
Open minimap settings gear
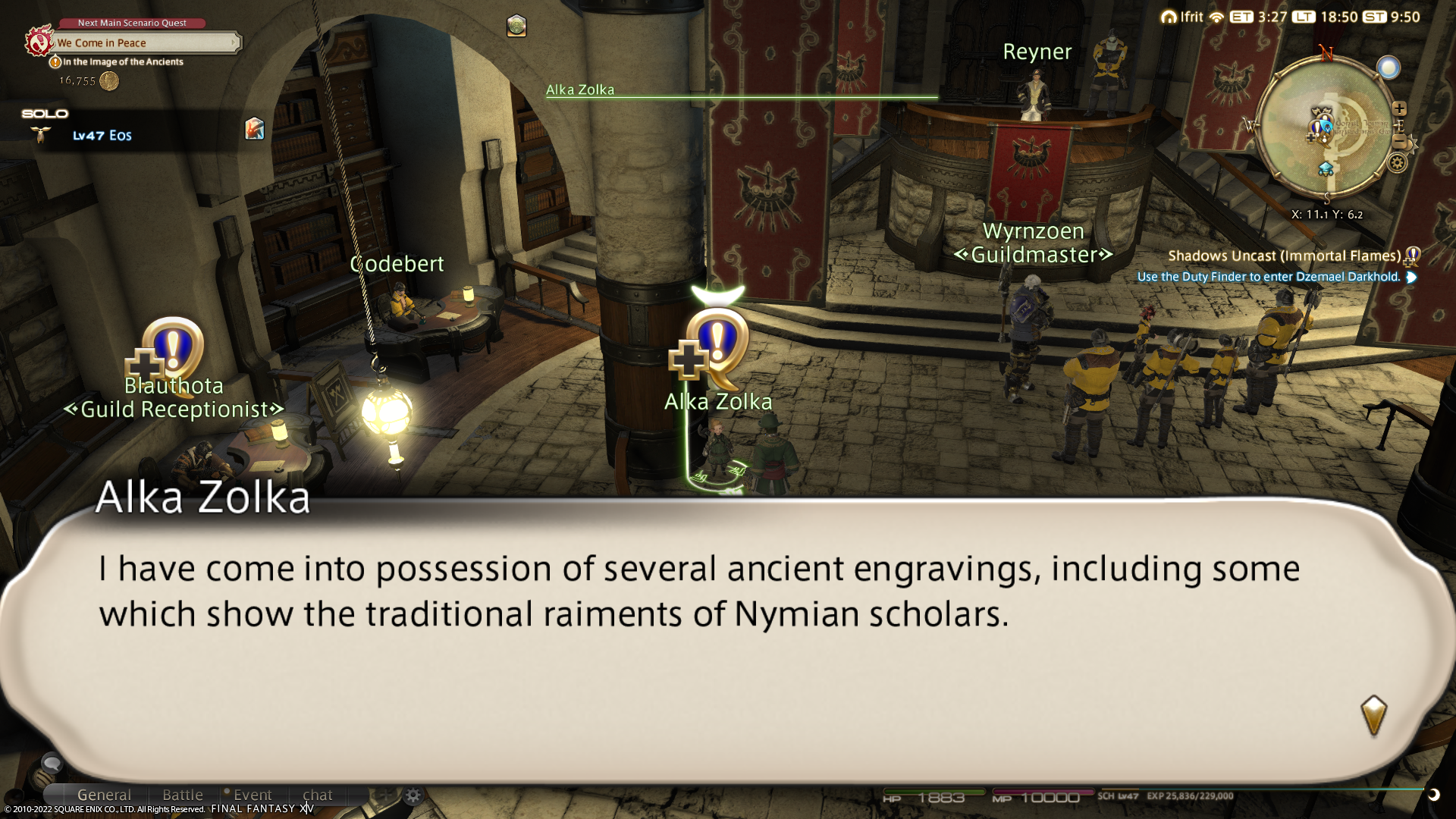click(1397, 163)
